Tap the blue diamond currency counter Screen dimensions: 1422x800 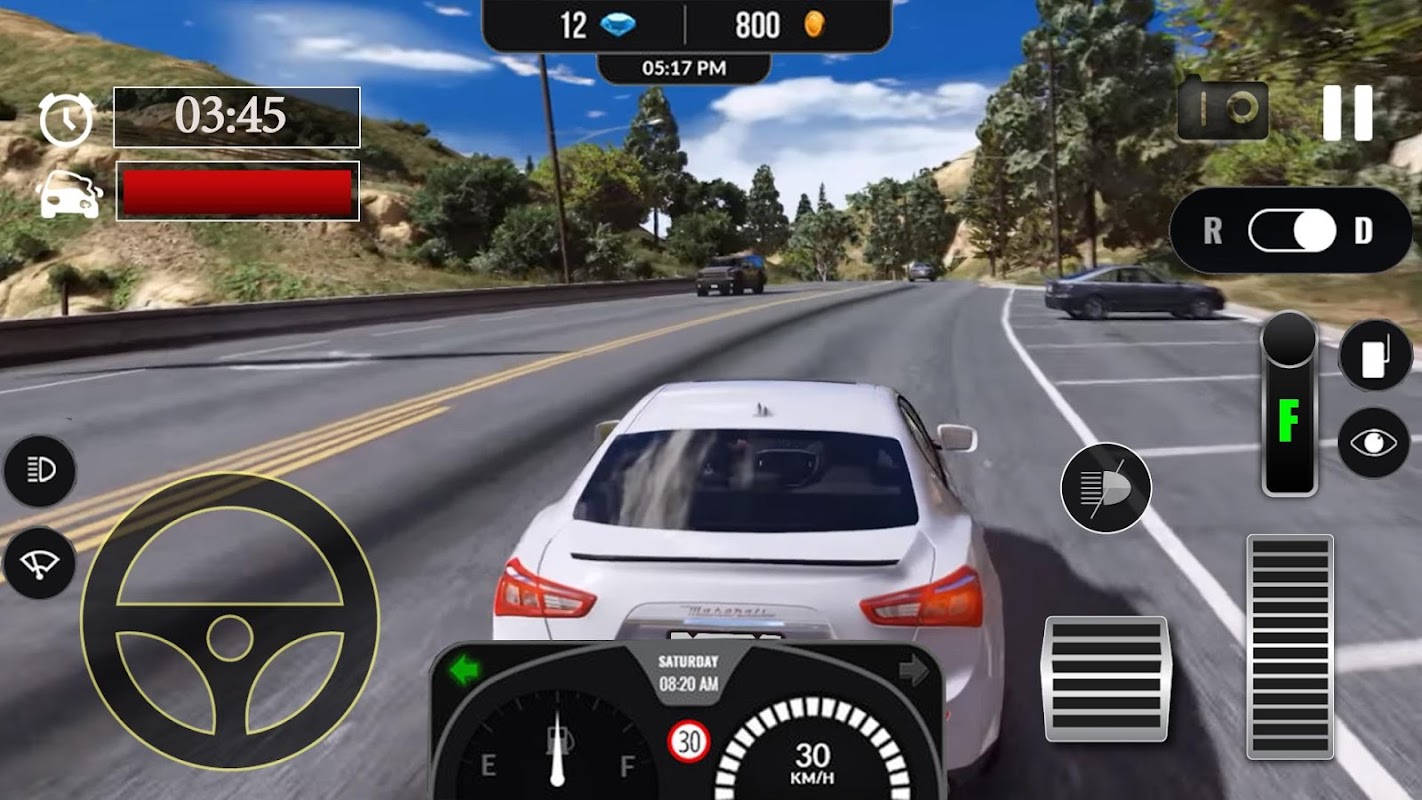tap(590, 25)
